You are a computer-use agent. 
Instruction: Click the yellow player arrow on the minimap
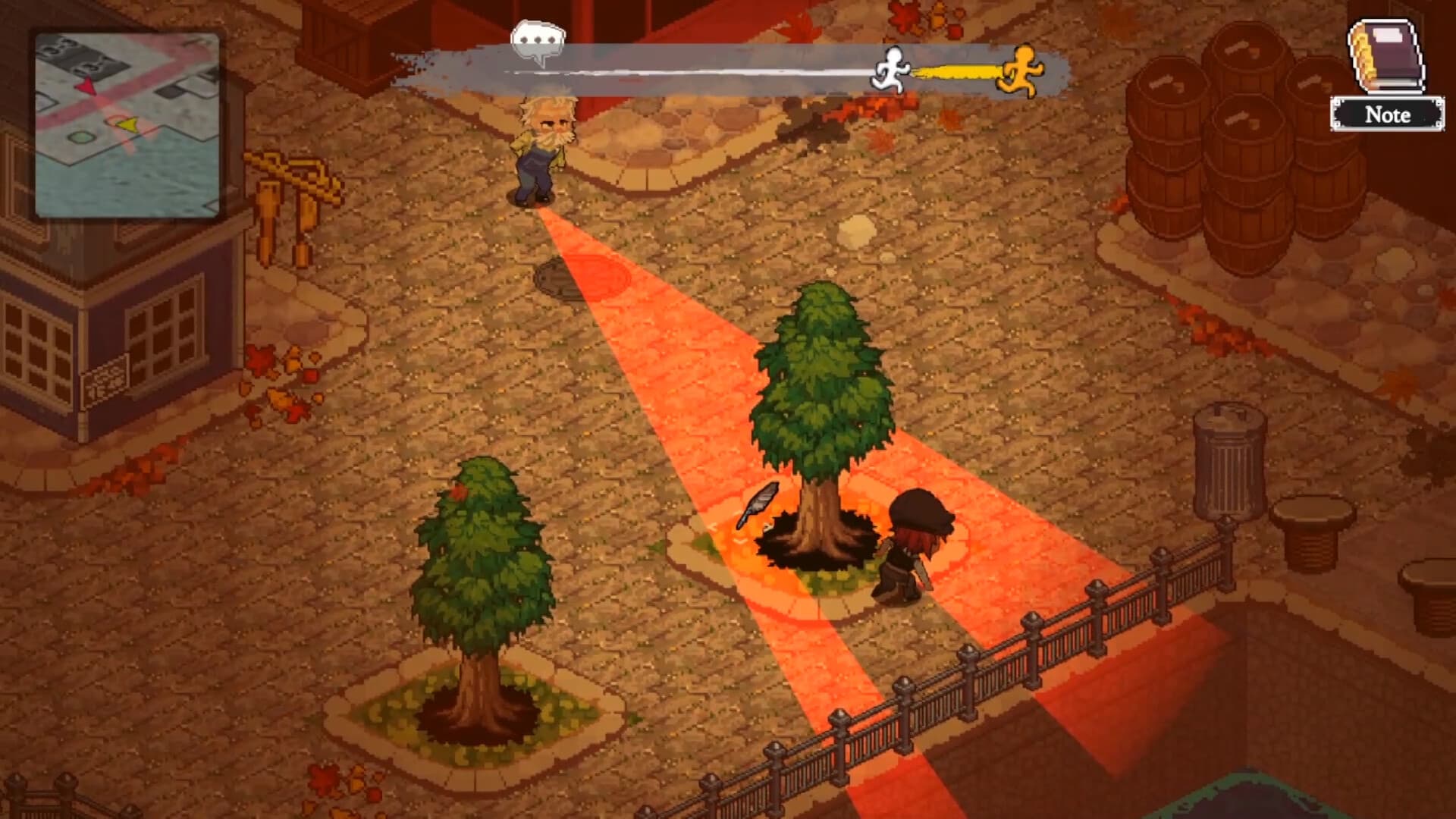(129, 124)
